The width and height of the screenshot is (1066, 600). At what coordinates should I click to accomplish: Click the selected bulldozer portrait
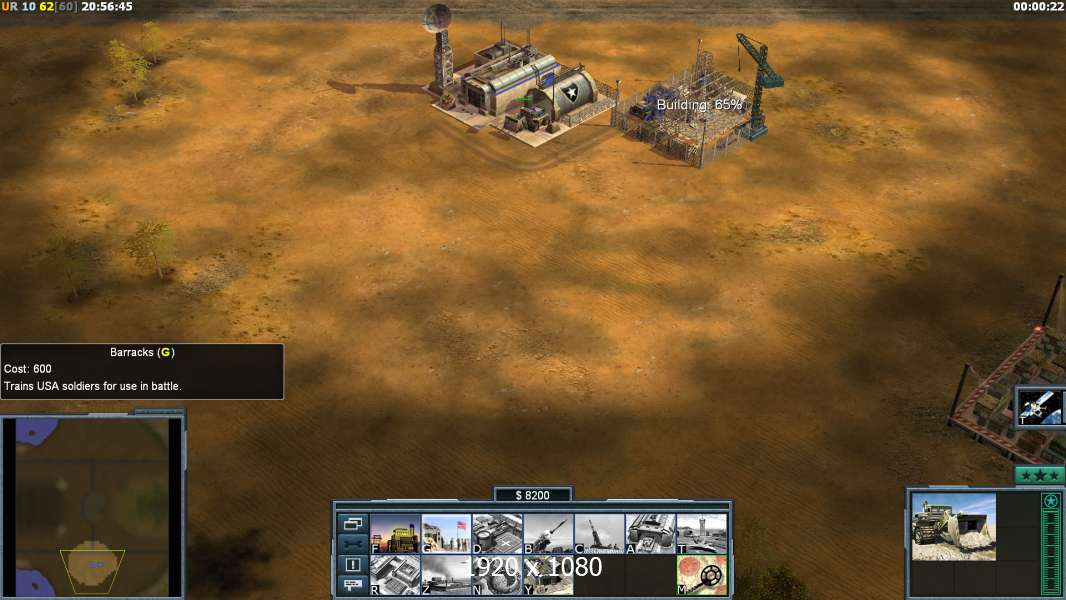pos(953,526)
